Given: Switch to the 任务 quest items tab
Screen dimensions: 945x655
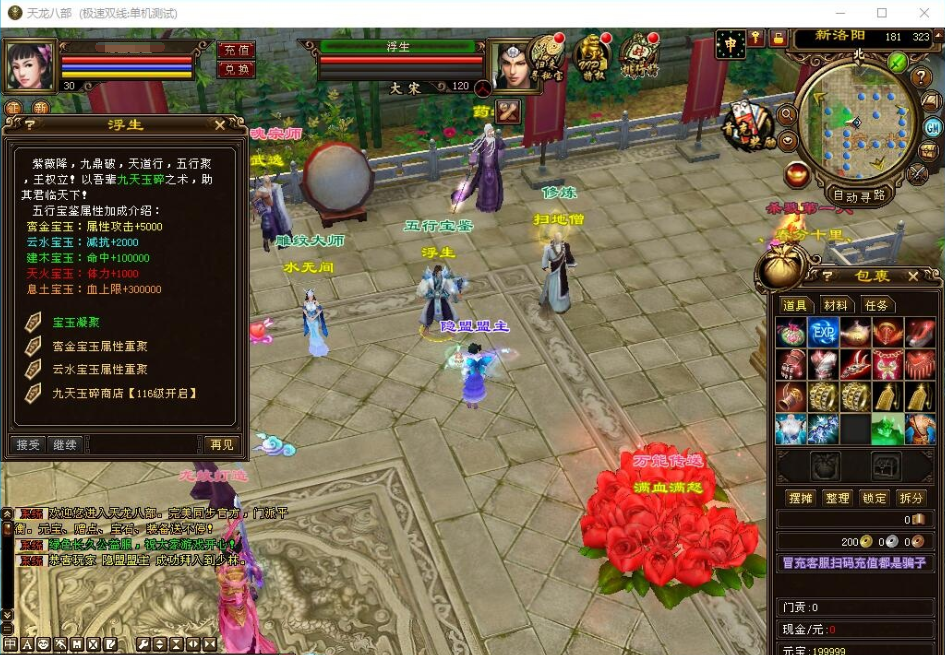Looking at the screenshot, I should [x=876, y=305].
